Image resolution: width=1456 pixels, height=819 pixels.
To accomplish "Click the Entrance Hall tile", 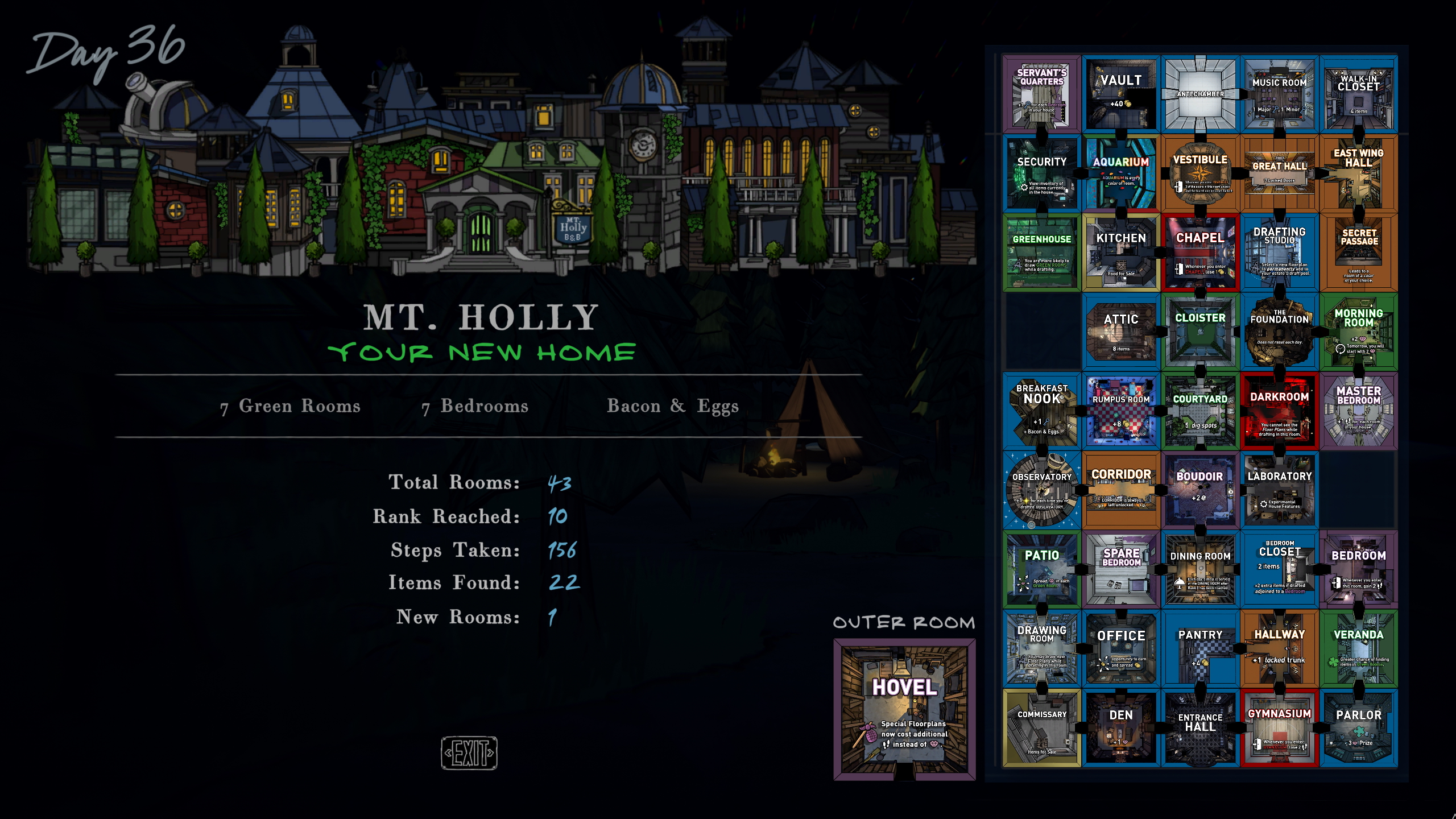I will click(x=1200, y=728).
